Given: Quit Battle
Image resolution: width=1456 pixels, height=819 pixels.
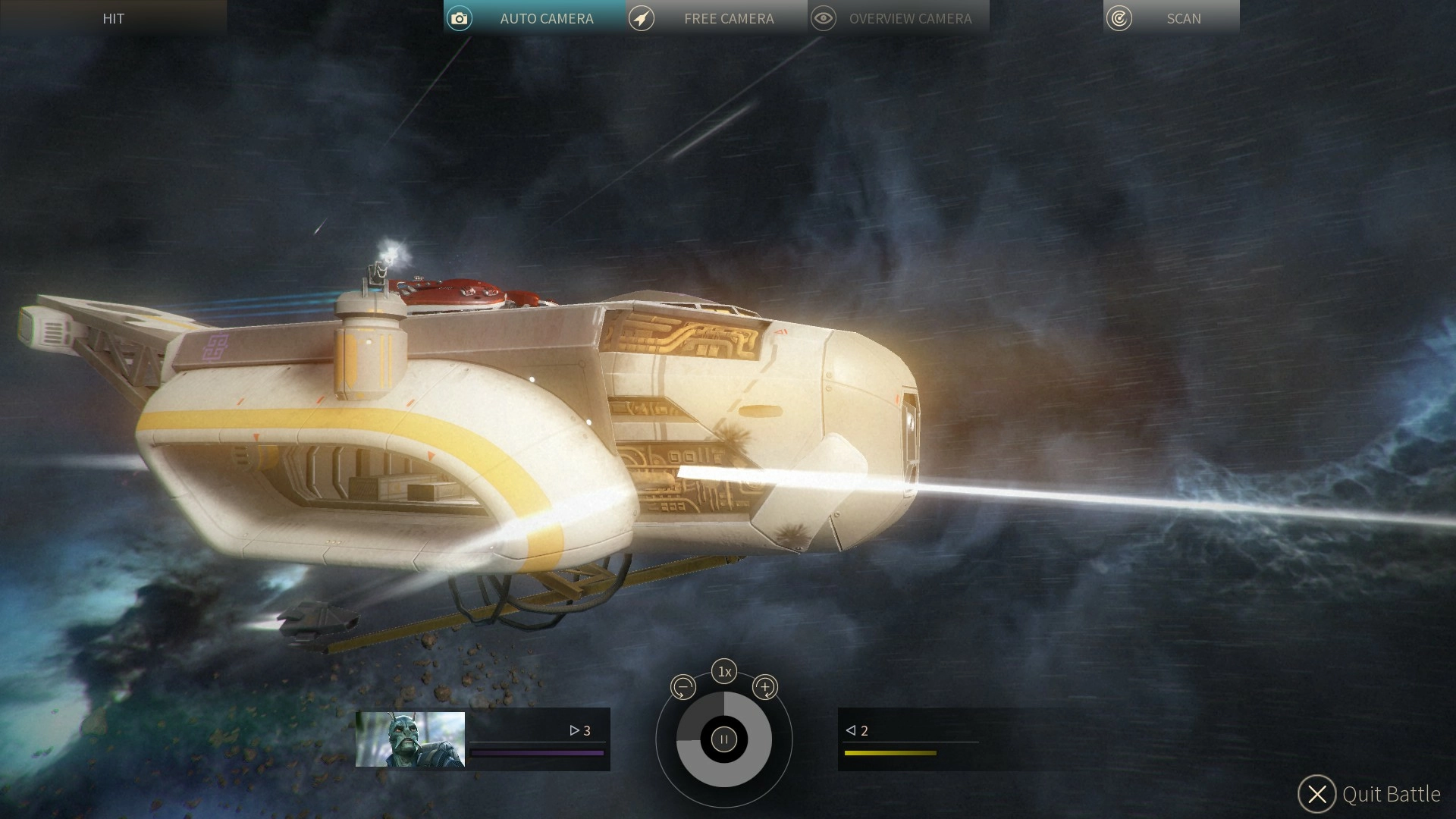Looking at the screenshot, I should point(1369,794).
